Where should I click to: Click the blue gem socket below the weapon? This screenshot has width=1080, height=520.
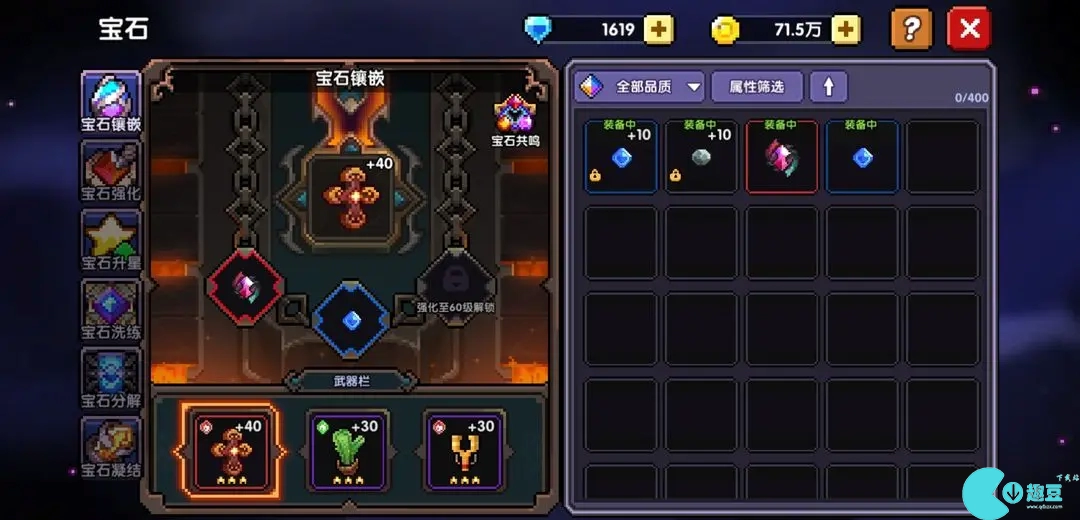tap(350, 320)
